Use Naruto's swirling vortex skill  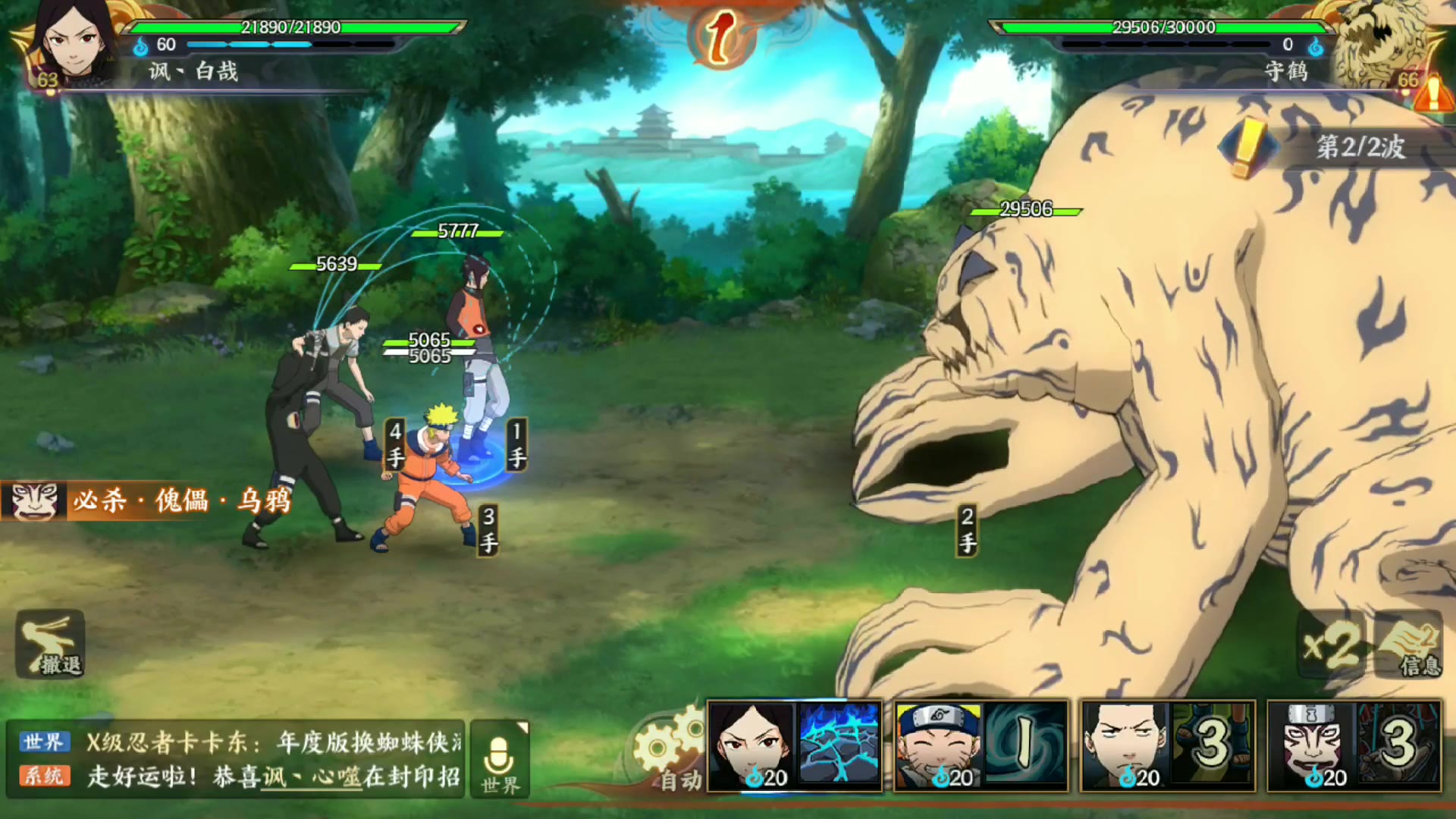(1026, 745)
